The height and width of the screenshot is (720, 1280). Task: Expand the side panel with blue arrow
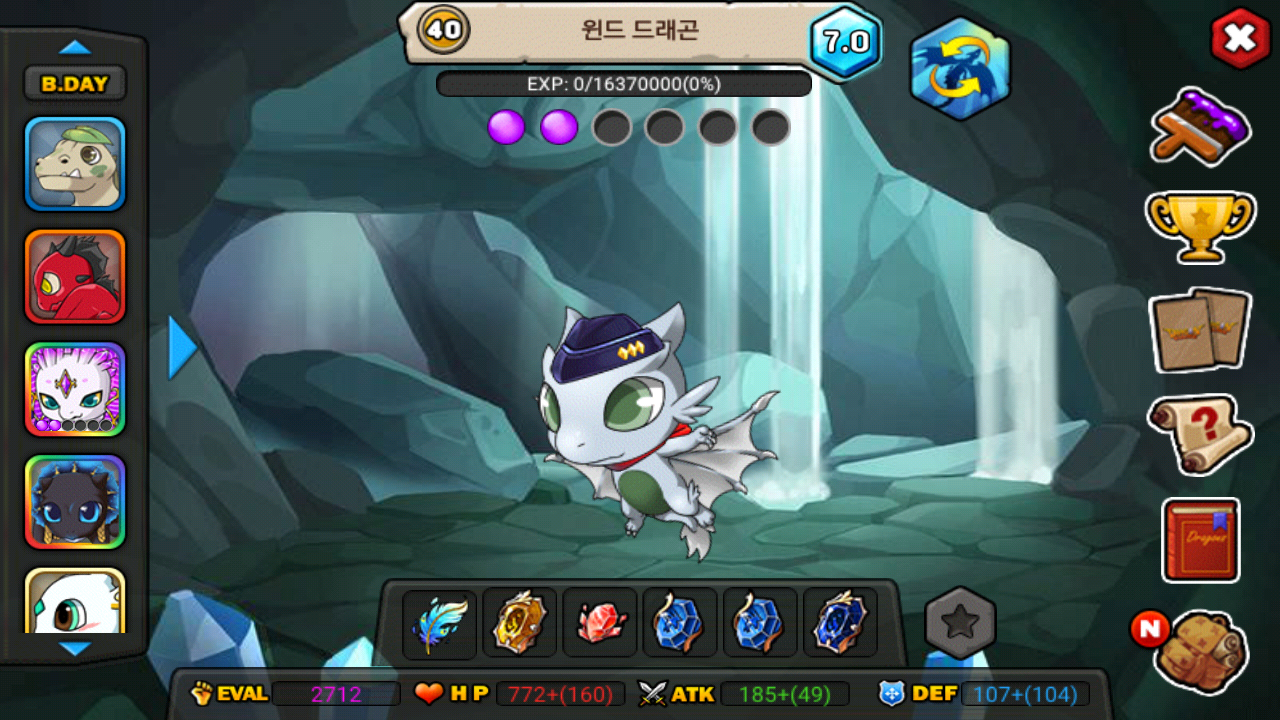[x=182, y=348]
